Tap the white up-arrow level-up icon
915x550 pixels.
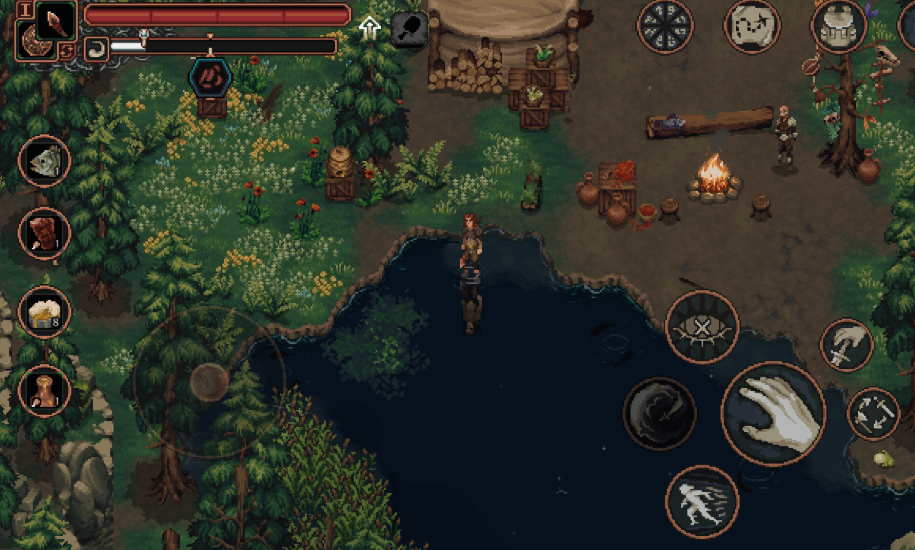(371, 27)
